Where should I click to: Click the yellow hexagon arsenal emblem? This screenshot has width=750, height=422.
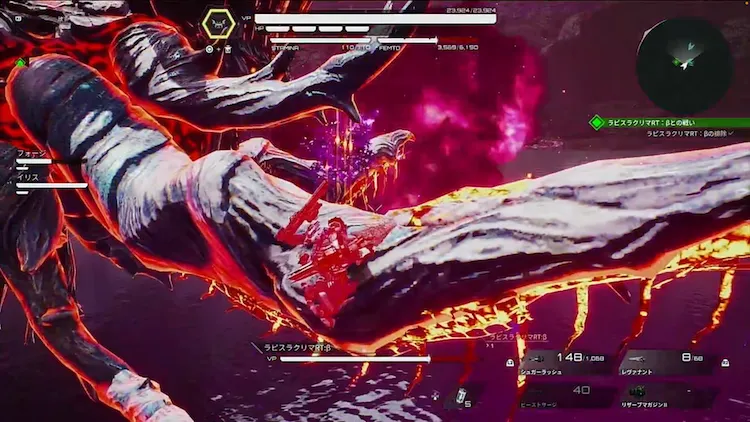click(218, 24)
